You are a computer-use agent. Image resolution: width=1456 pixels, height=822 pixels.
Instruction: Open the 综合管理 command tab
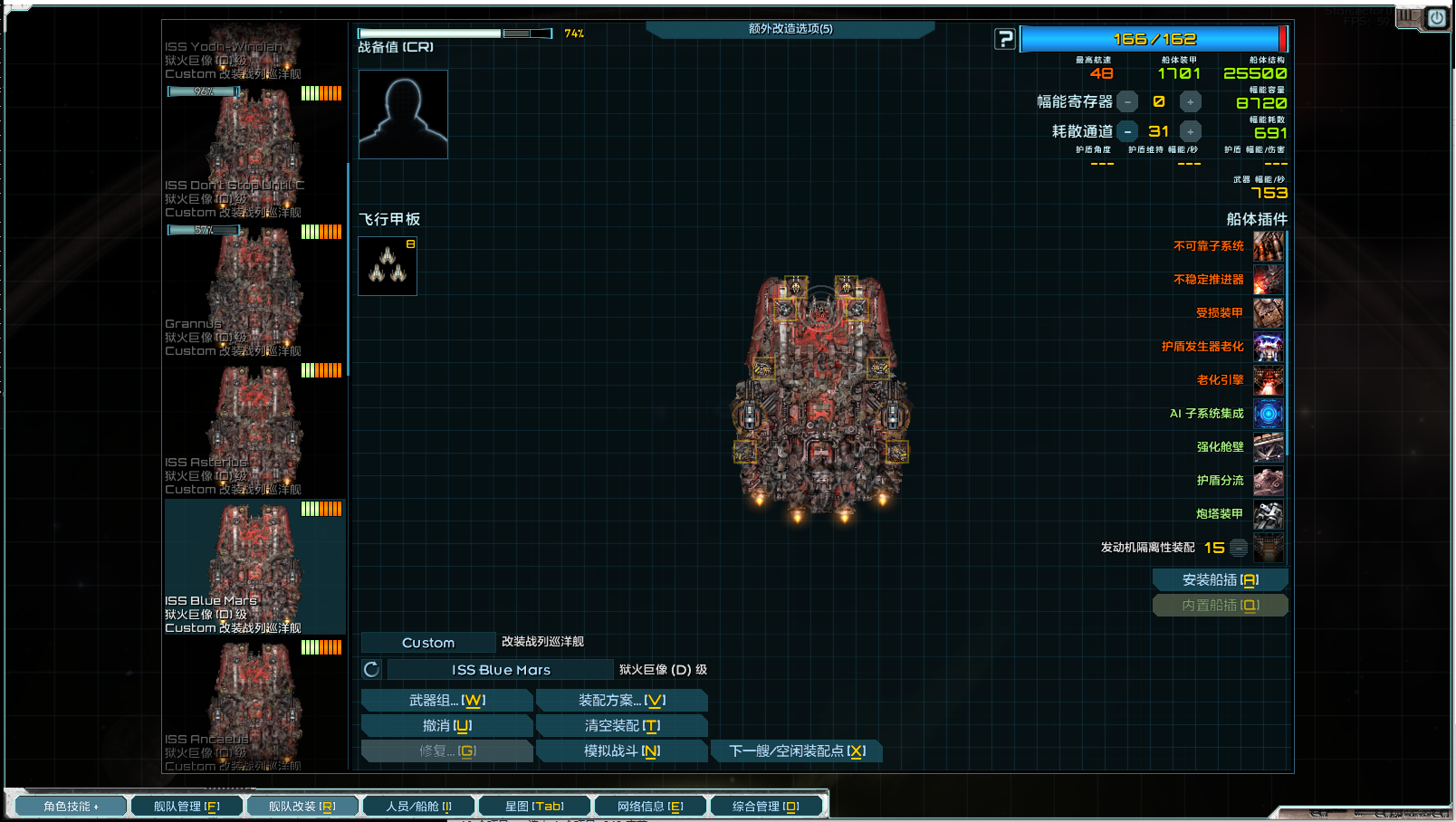(x=766, y=806)
